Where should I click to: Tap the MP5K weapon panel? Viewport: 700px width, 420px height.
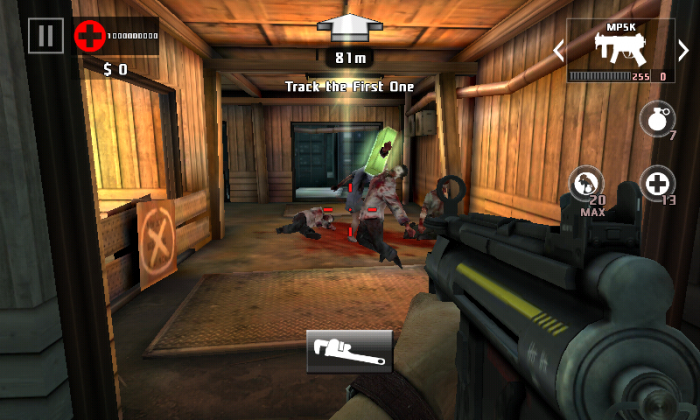(x=621, y=50)
